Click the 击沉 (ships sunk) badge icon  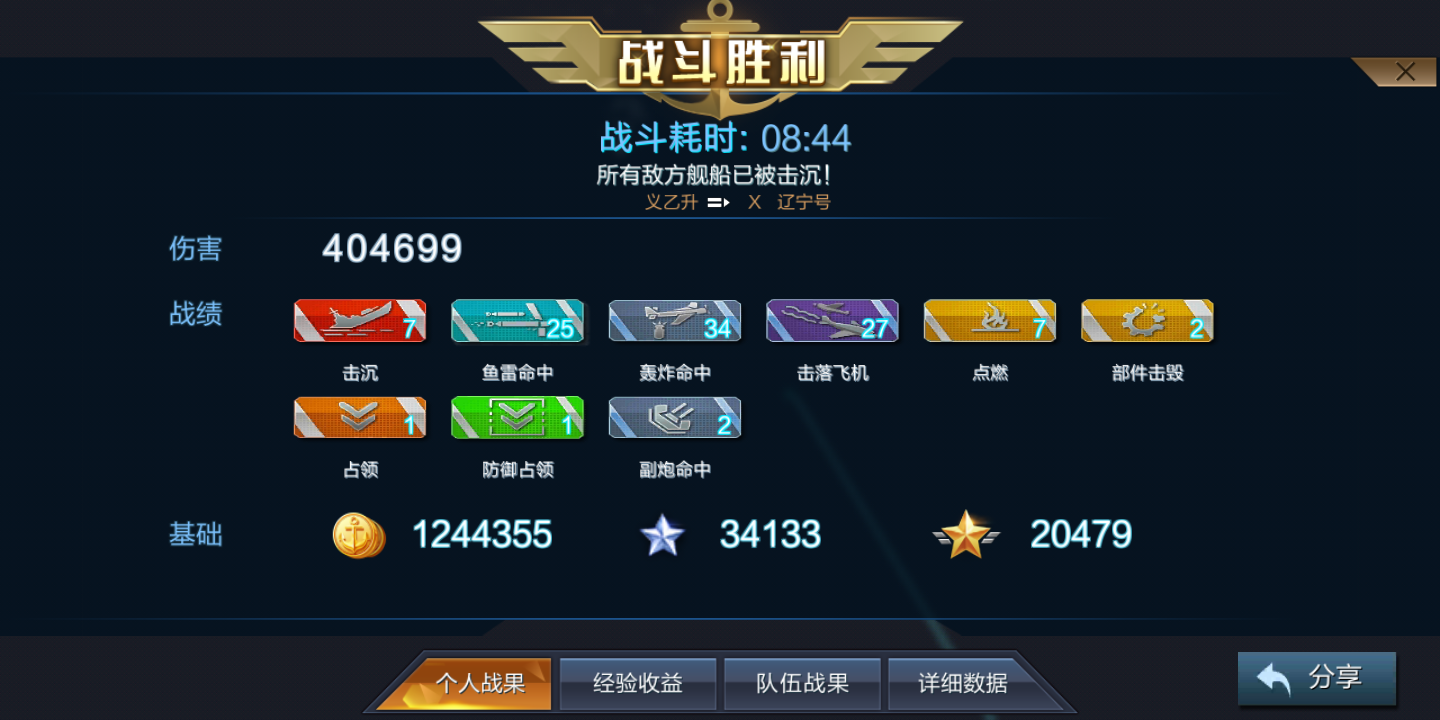tap(359, 320)
